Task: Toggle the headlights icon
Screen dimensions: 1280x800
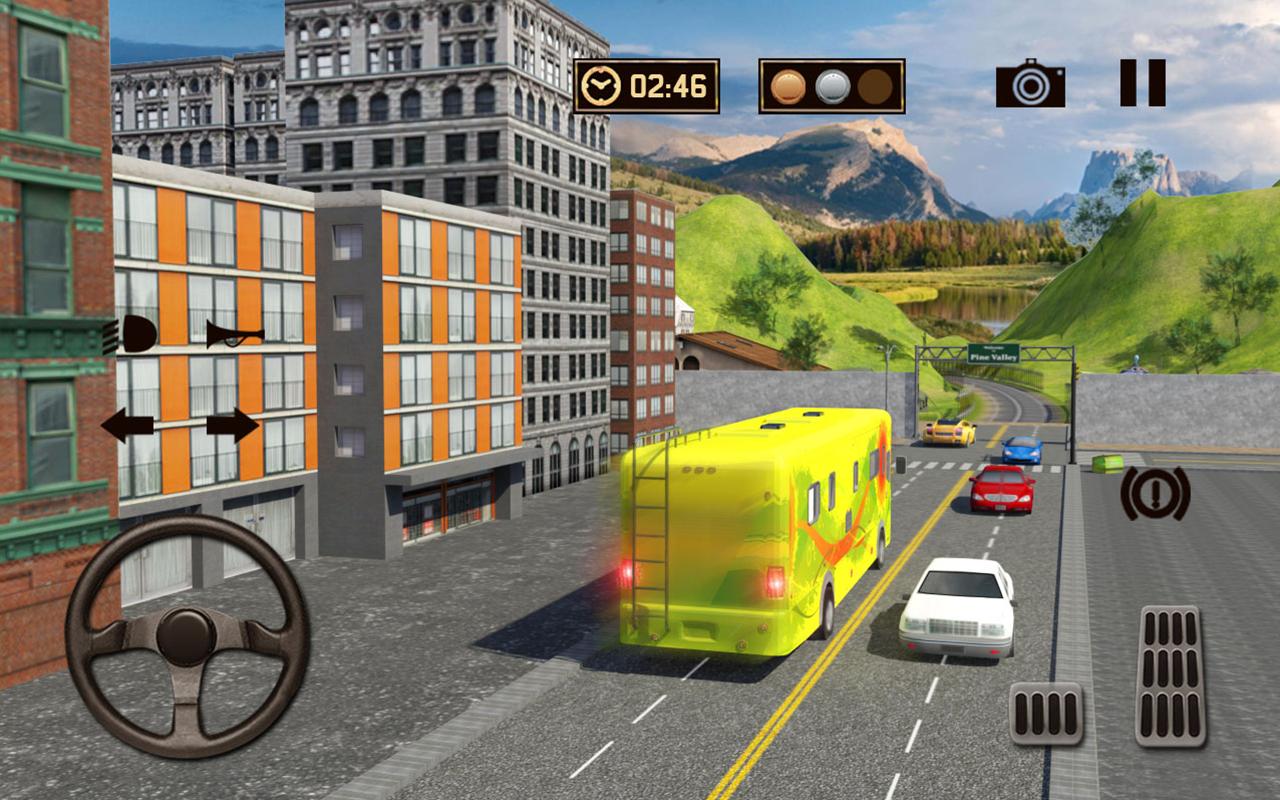Action: [x=131, y=334]
